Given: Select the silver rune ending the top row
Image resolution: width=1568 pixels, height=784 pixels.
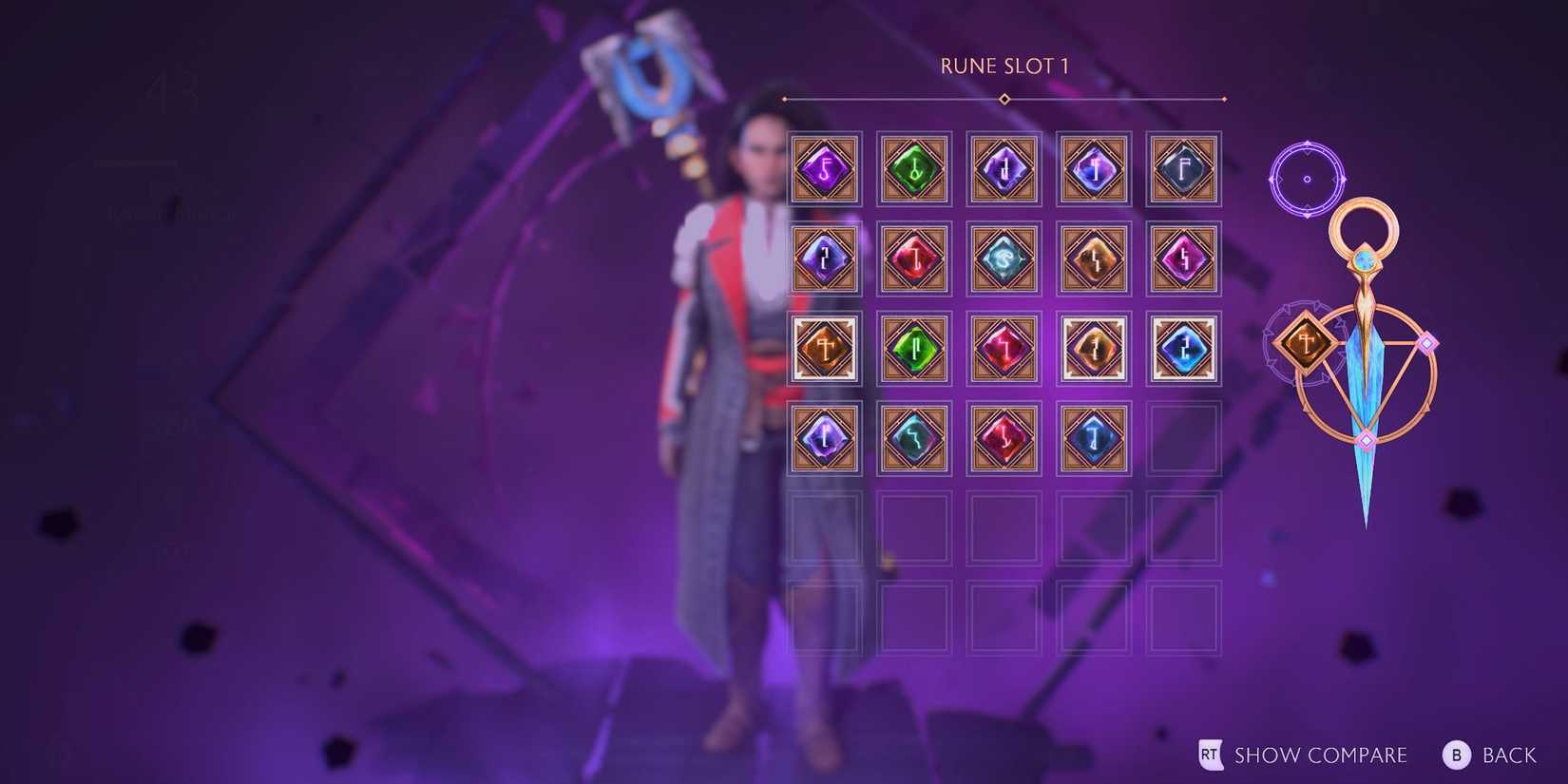Looking at the screenshot, I should (x=1183, y=169).
